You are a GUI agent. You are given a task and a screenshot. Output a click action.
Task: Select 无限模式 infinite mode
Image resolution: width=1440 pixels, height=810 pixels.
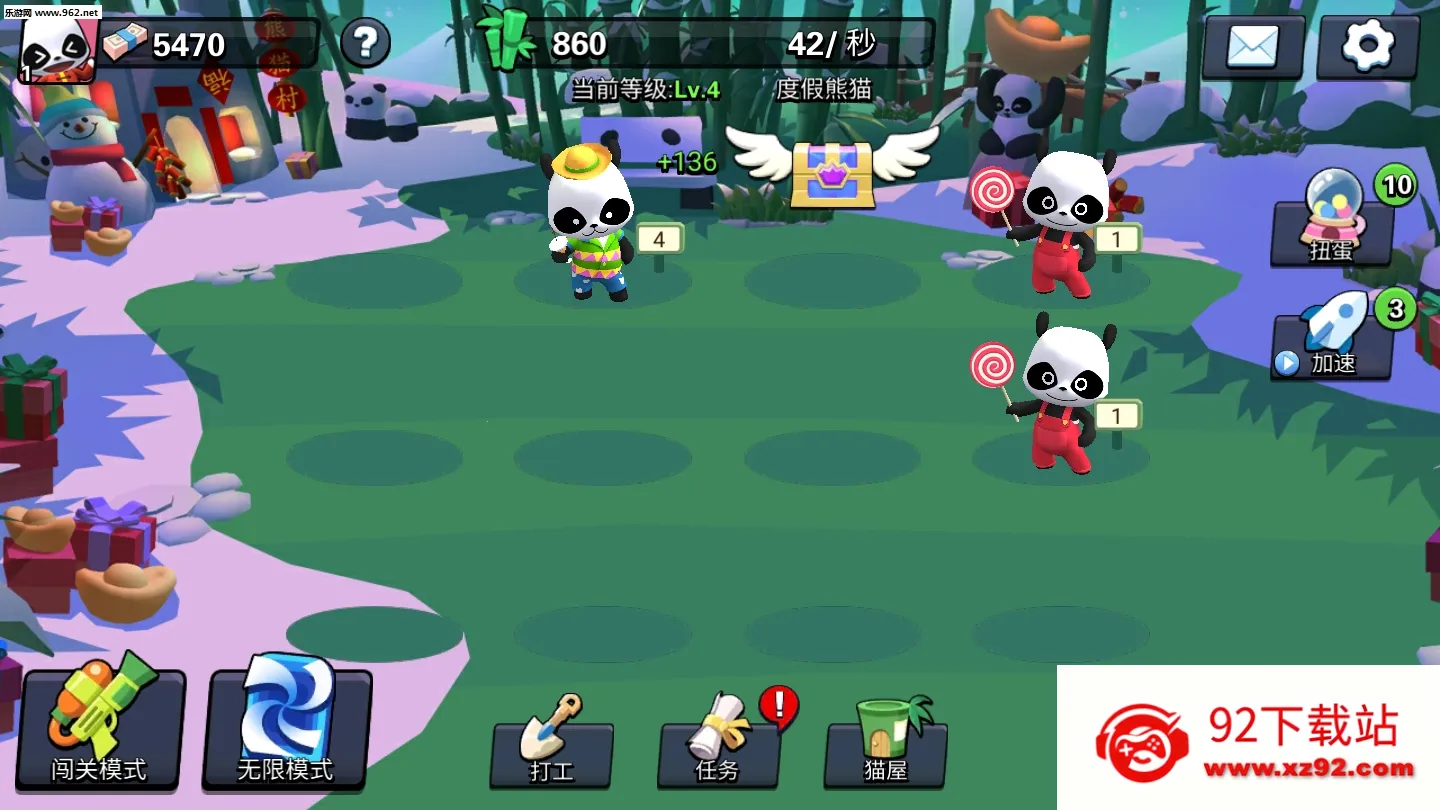point(285,730)
